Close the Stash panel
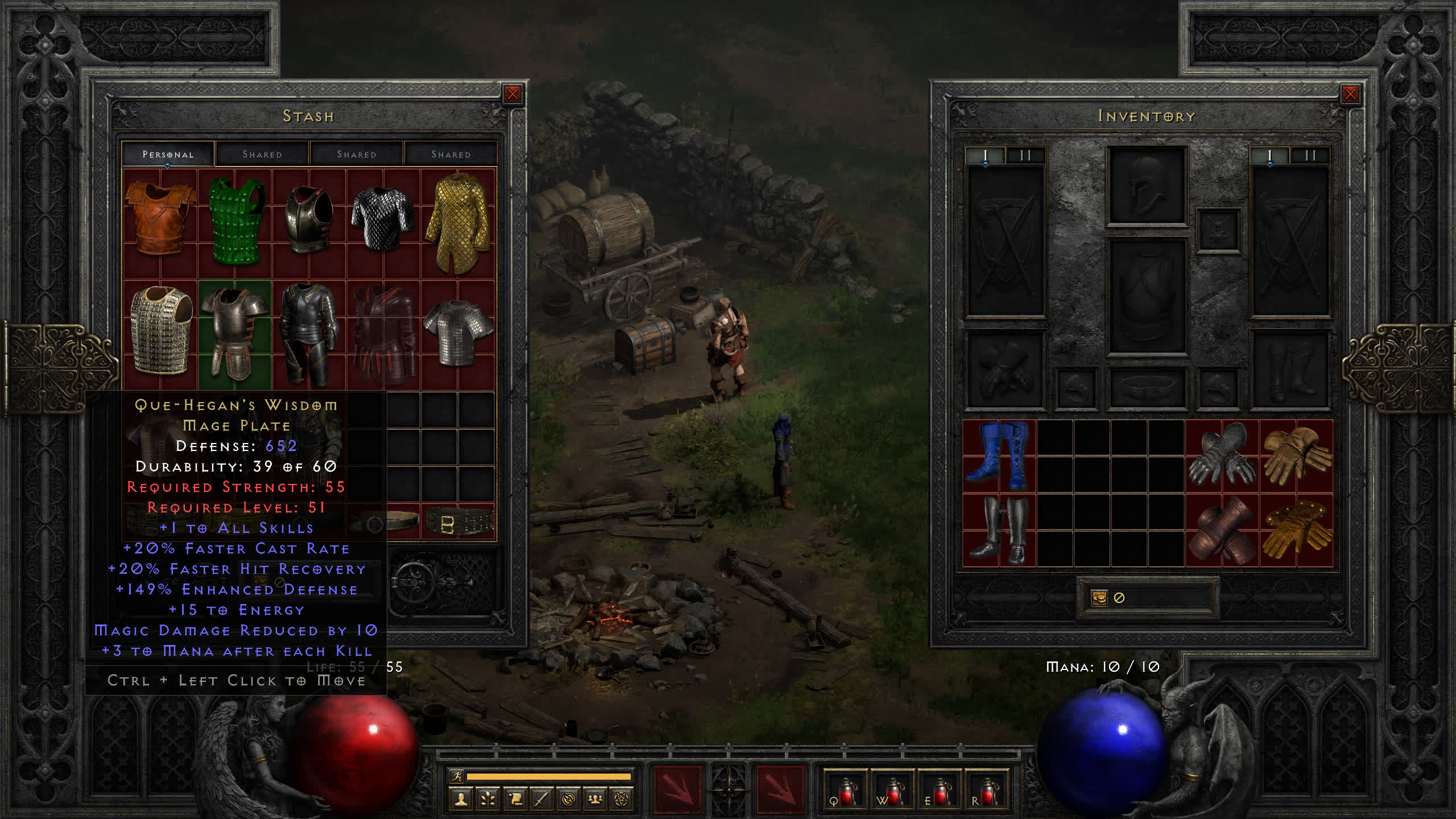The width and height of the screenshot is (1456, 819). (512, 94)
